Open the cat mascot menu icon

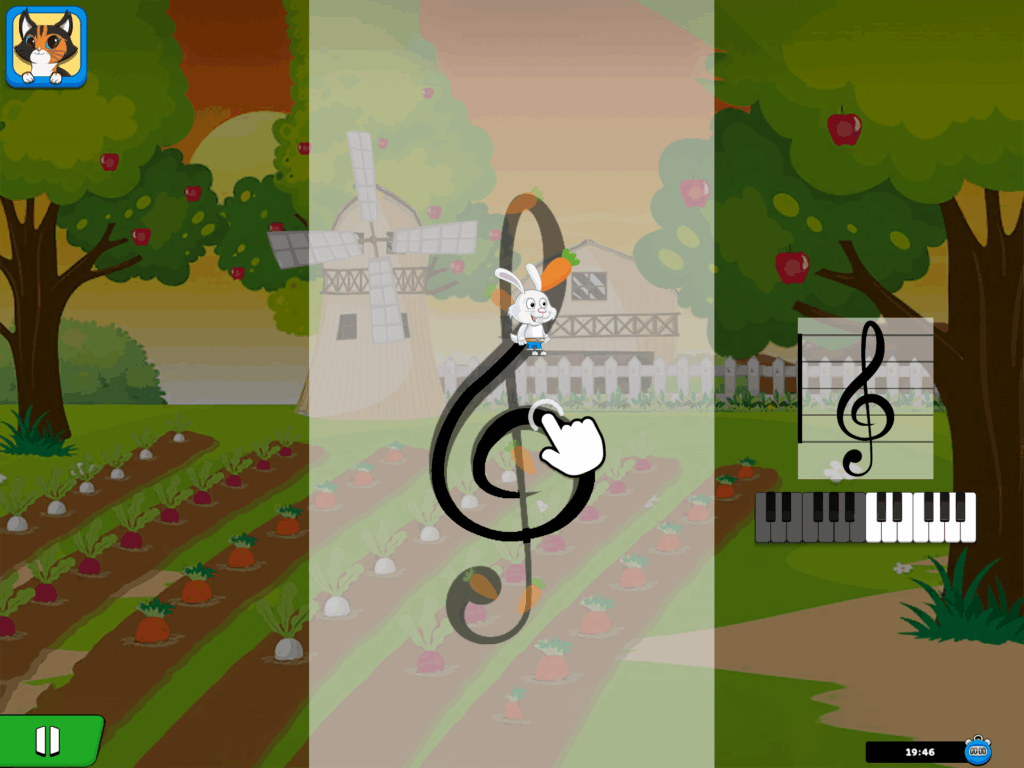point(46,46)
